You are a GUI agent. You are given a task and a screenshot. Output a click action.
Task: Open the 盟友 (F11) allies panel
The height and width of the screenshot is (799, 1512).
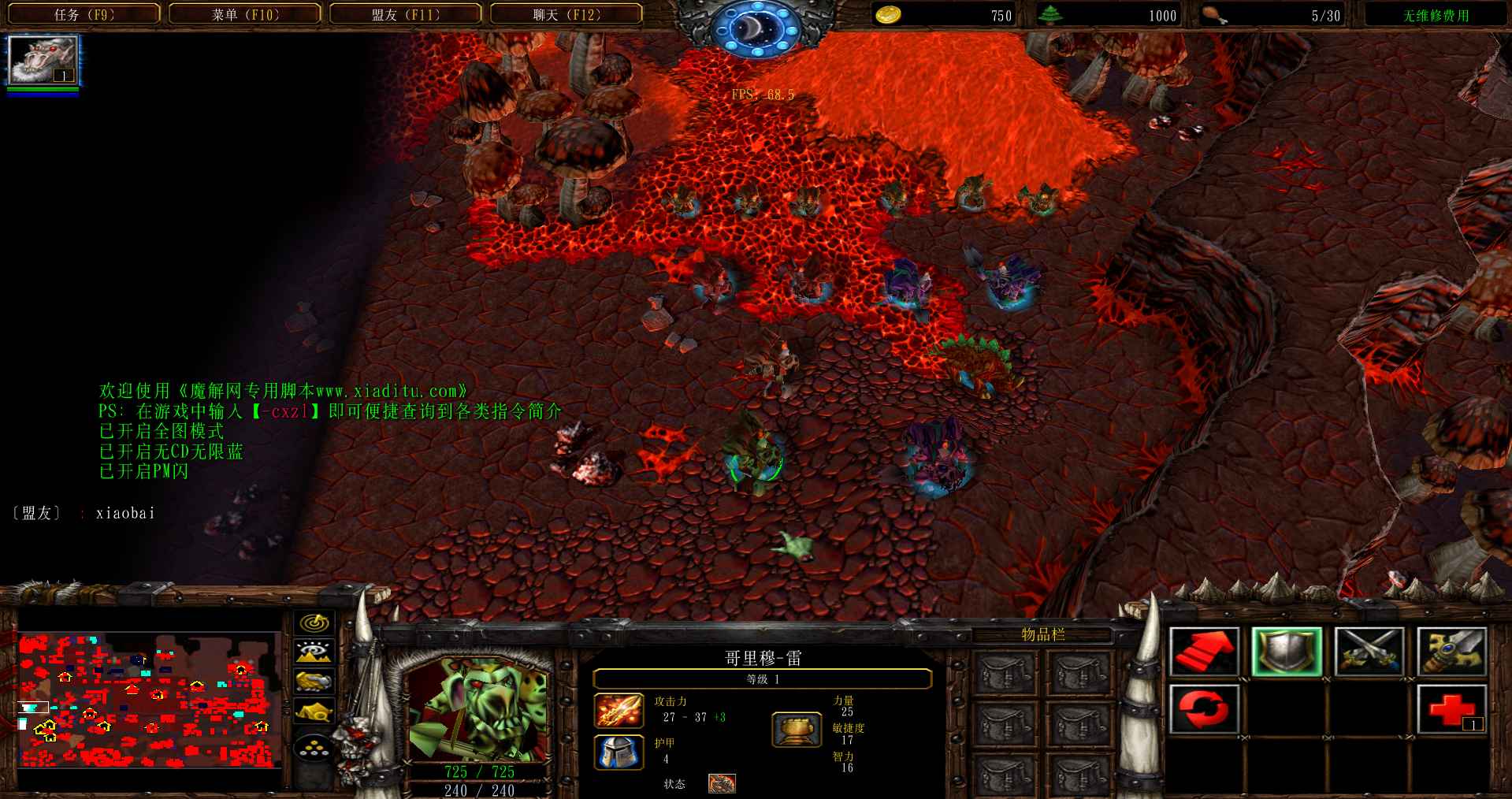pyautogui.click(x=406, y=14)
